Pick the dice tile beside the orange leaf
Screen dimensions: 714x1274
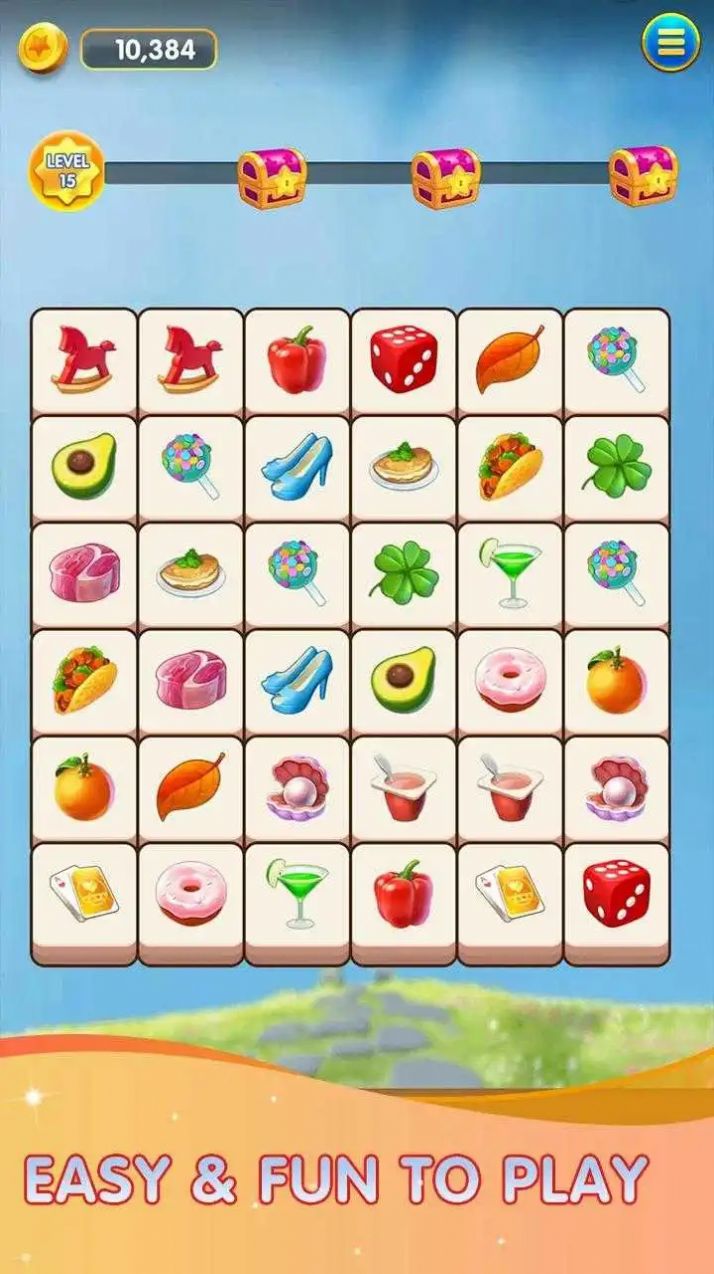click(x=404, y=360)
